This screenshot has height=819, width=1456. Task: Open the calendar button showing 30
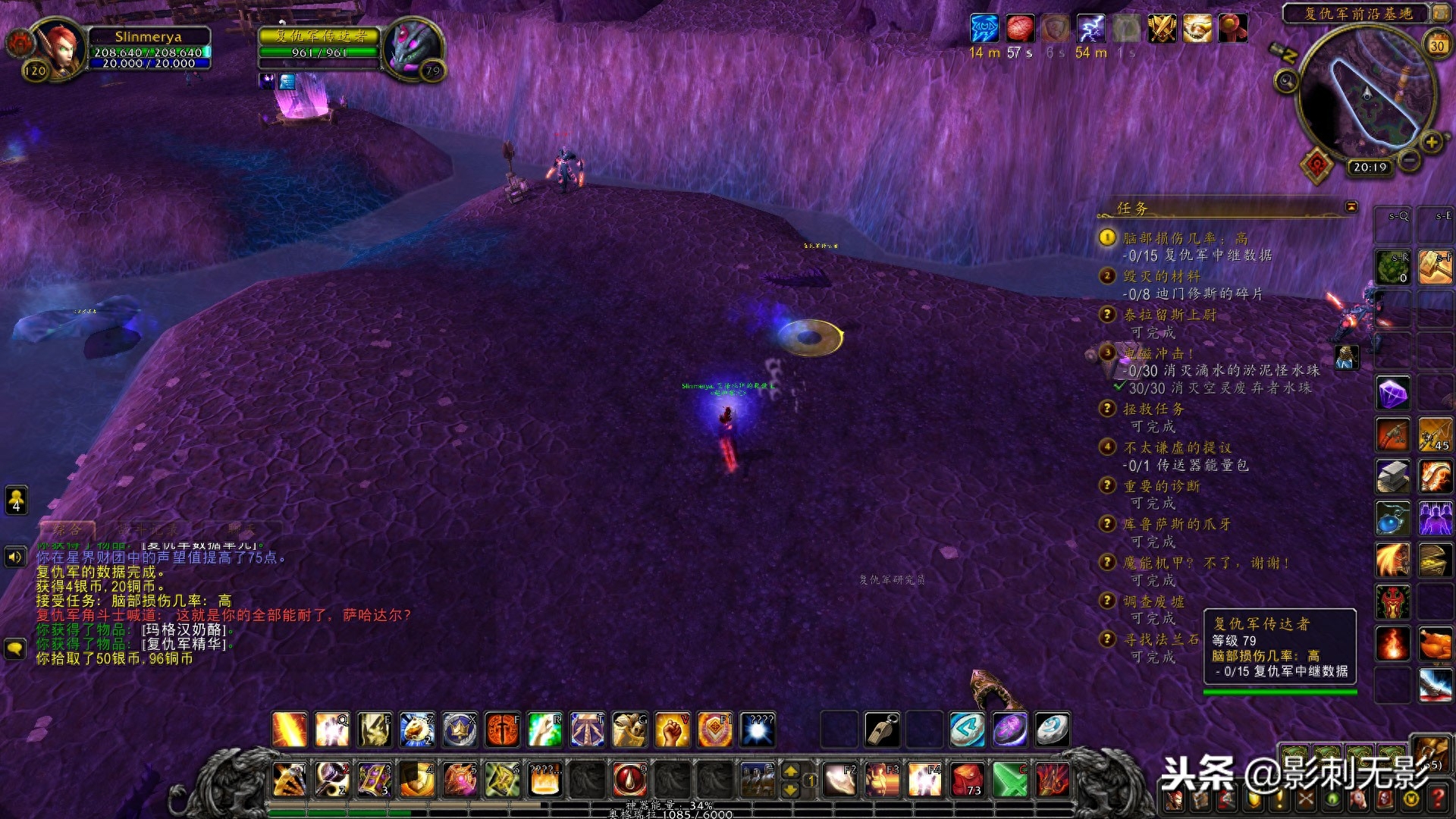[1436, 45]
